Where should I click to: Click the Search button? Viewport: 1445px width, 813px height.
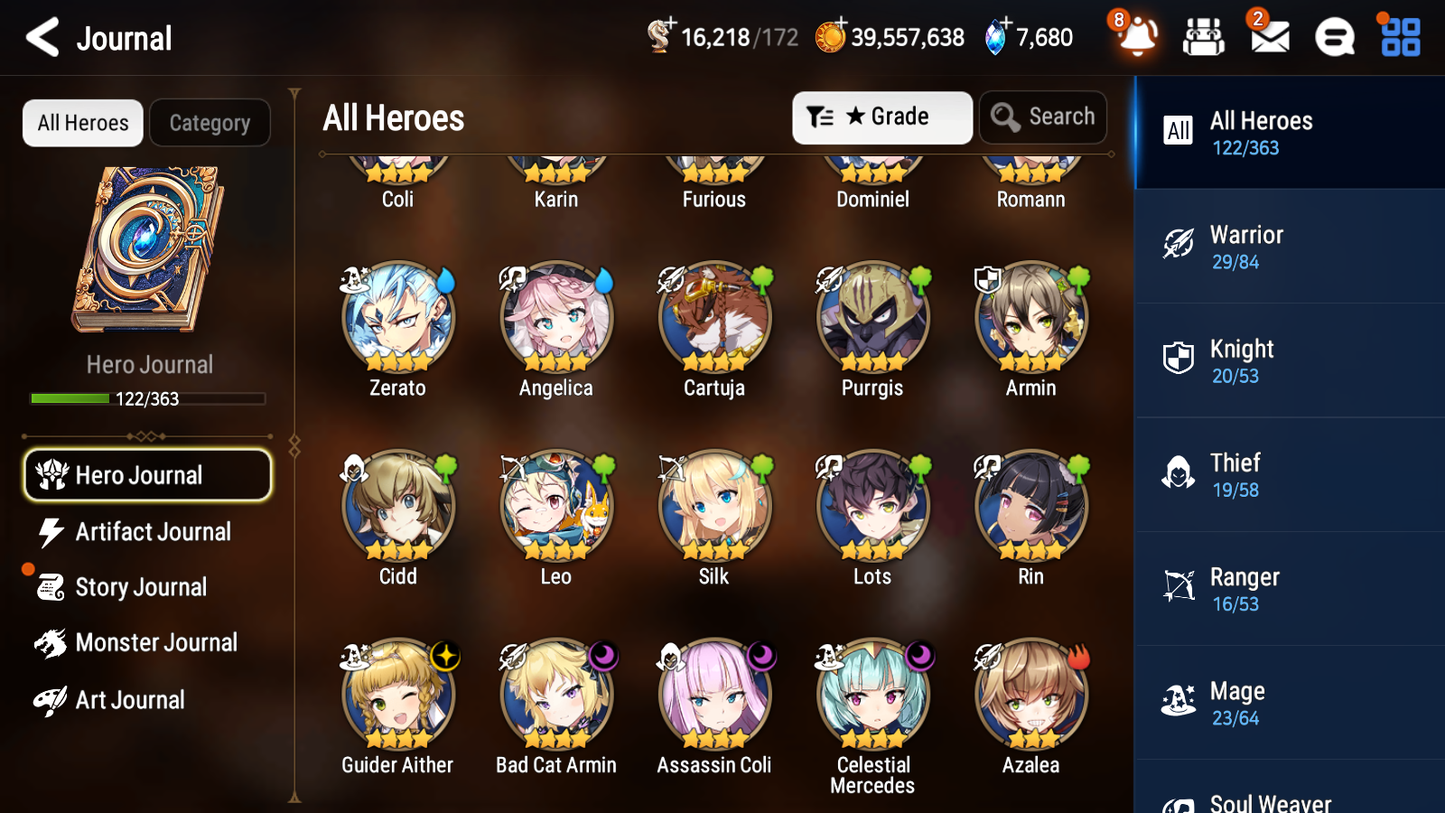(x=1043, y=117)
